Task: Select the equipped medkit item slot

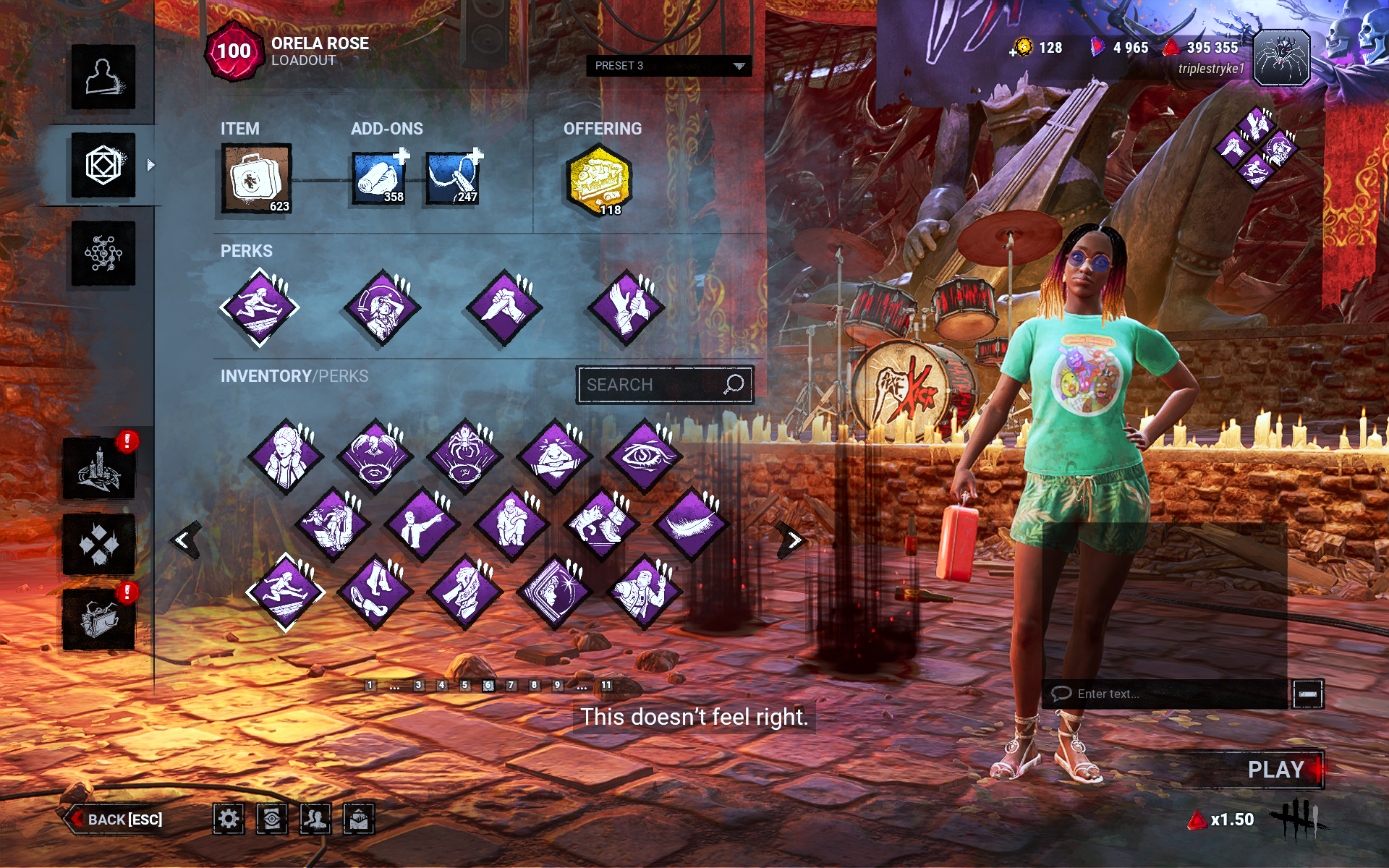Action: point(256,179)
